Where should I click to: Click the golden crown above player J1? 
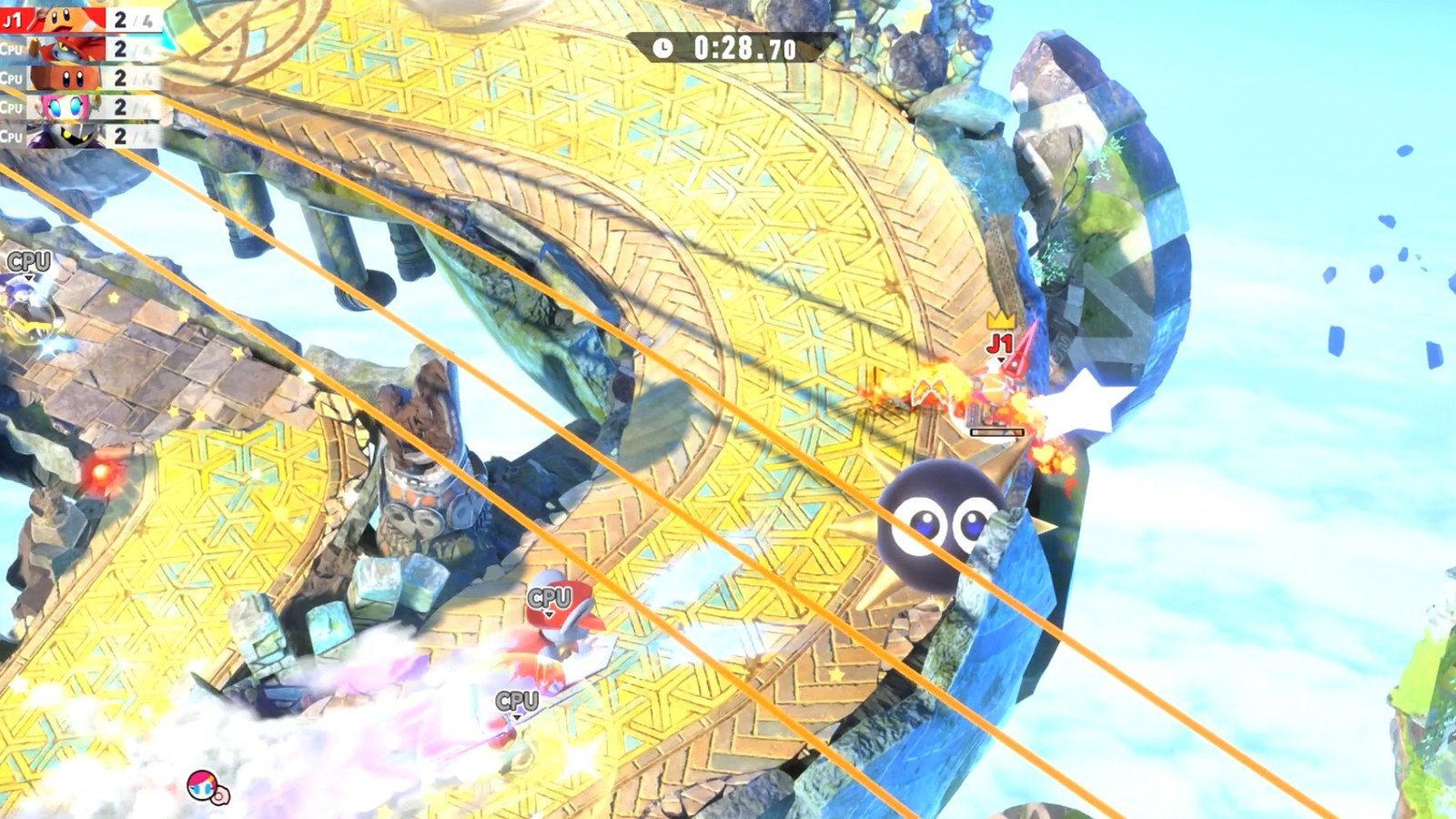point(999,321)
